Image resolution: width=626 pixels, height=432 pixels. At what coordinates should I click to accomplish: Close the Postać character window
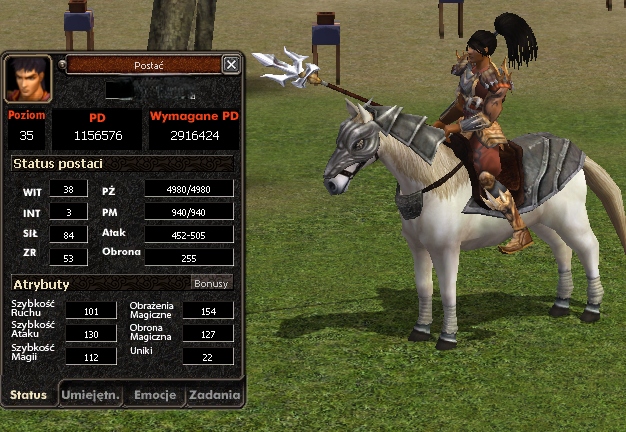pos(231,65)
